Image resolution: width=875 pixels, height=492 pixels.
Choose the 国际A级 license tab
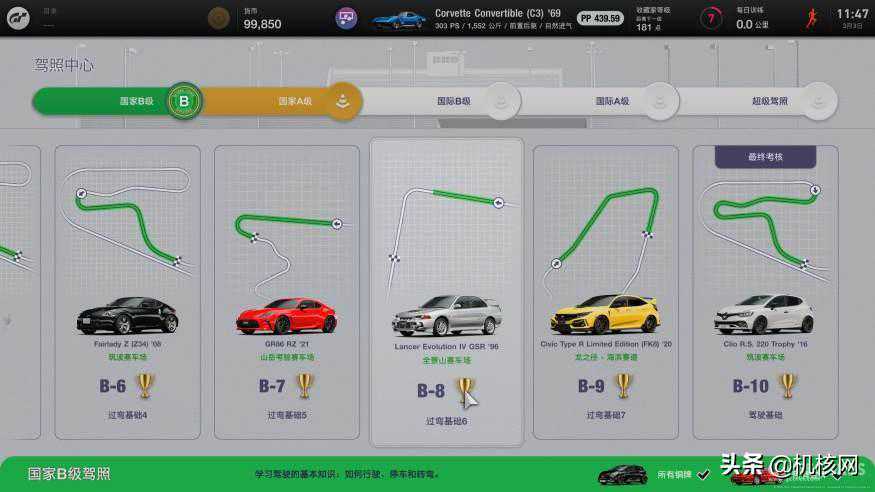600,101
